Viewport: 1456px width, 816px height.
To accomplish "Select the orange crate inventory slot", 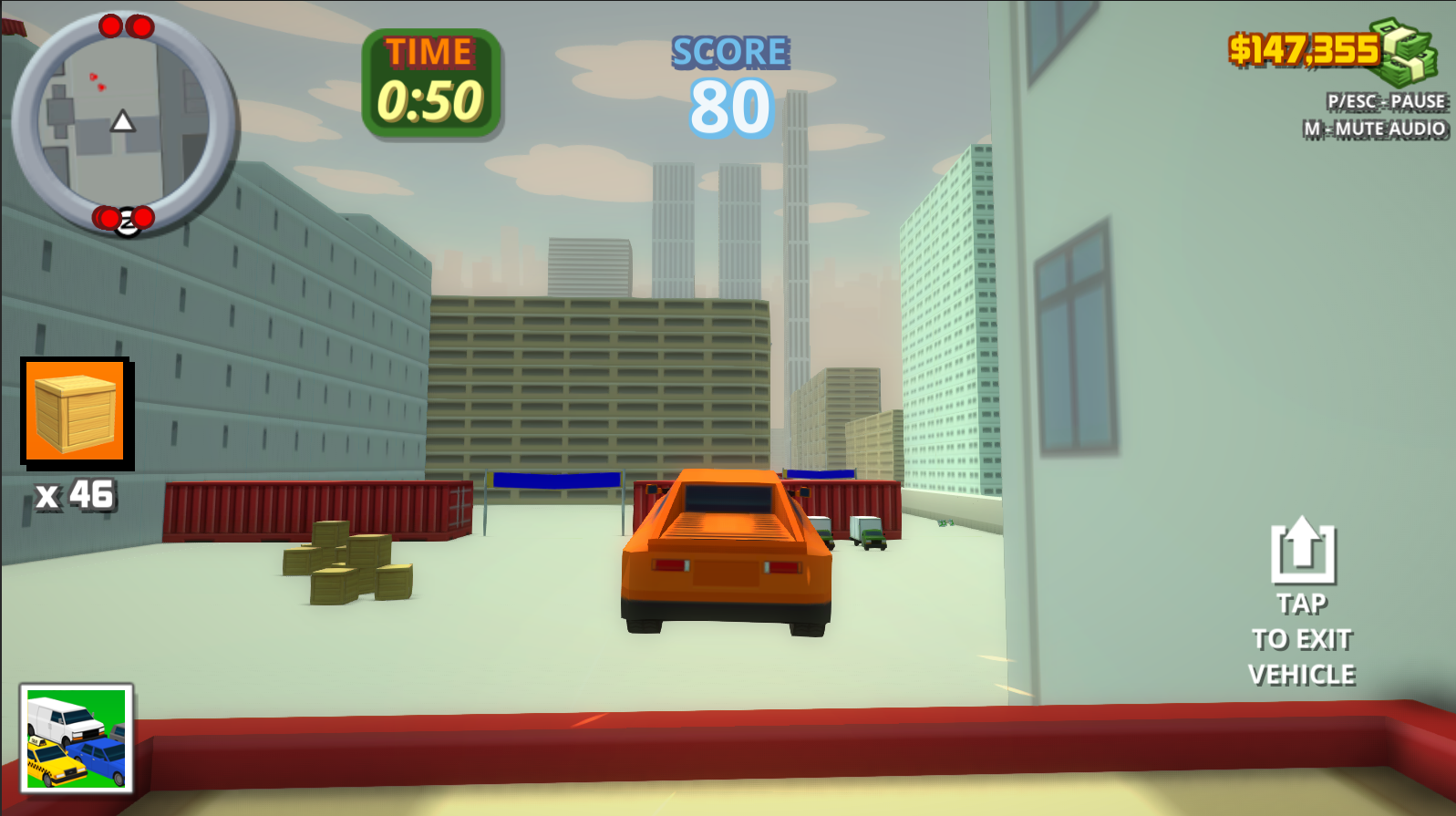I will point(73,411).
